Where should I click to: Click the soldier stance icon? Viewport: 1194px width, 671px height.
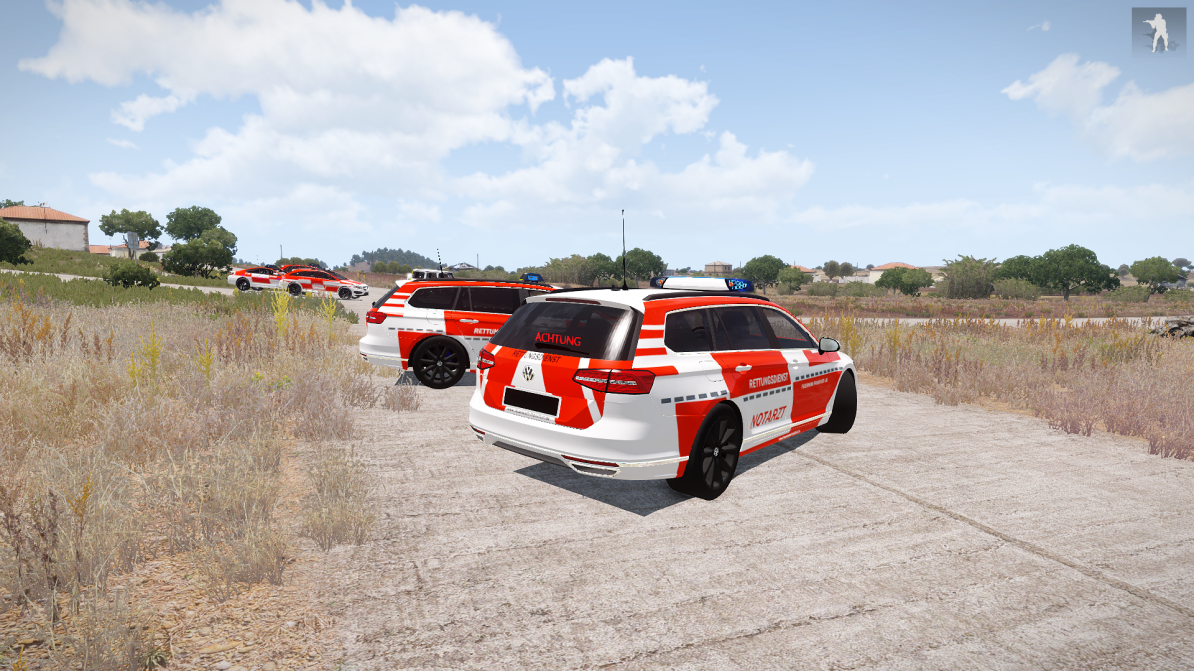tap(1158, 32)
